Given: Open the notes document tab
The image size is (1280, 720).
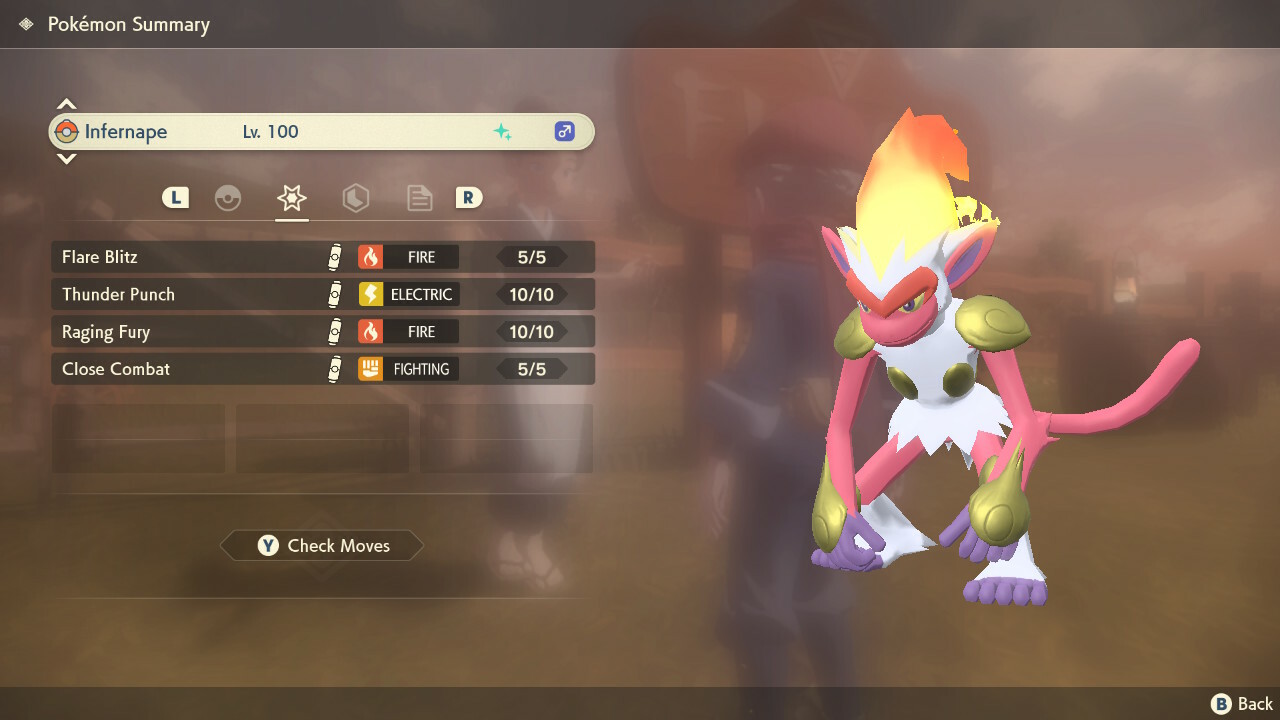Looking at the screenshot, I should point(419,198).
